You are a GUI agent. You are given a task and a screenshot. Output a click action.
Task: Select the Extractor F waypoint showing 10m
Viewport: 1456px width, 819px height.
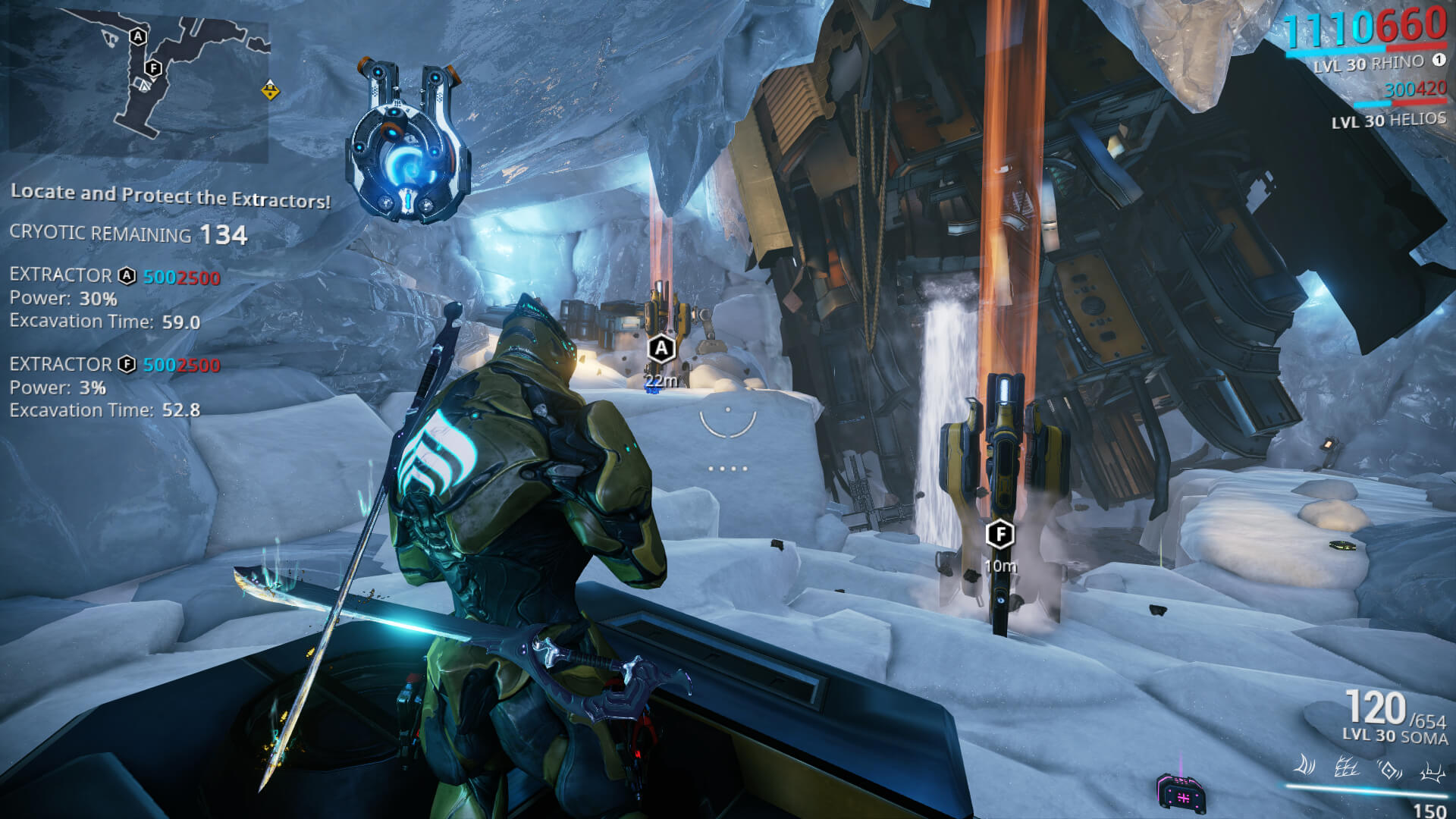1000,535
